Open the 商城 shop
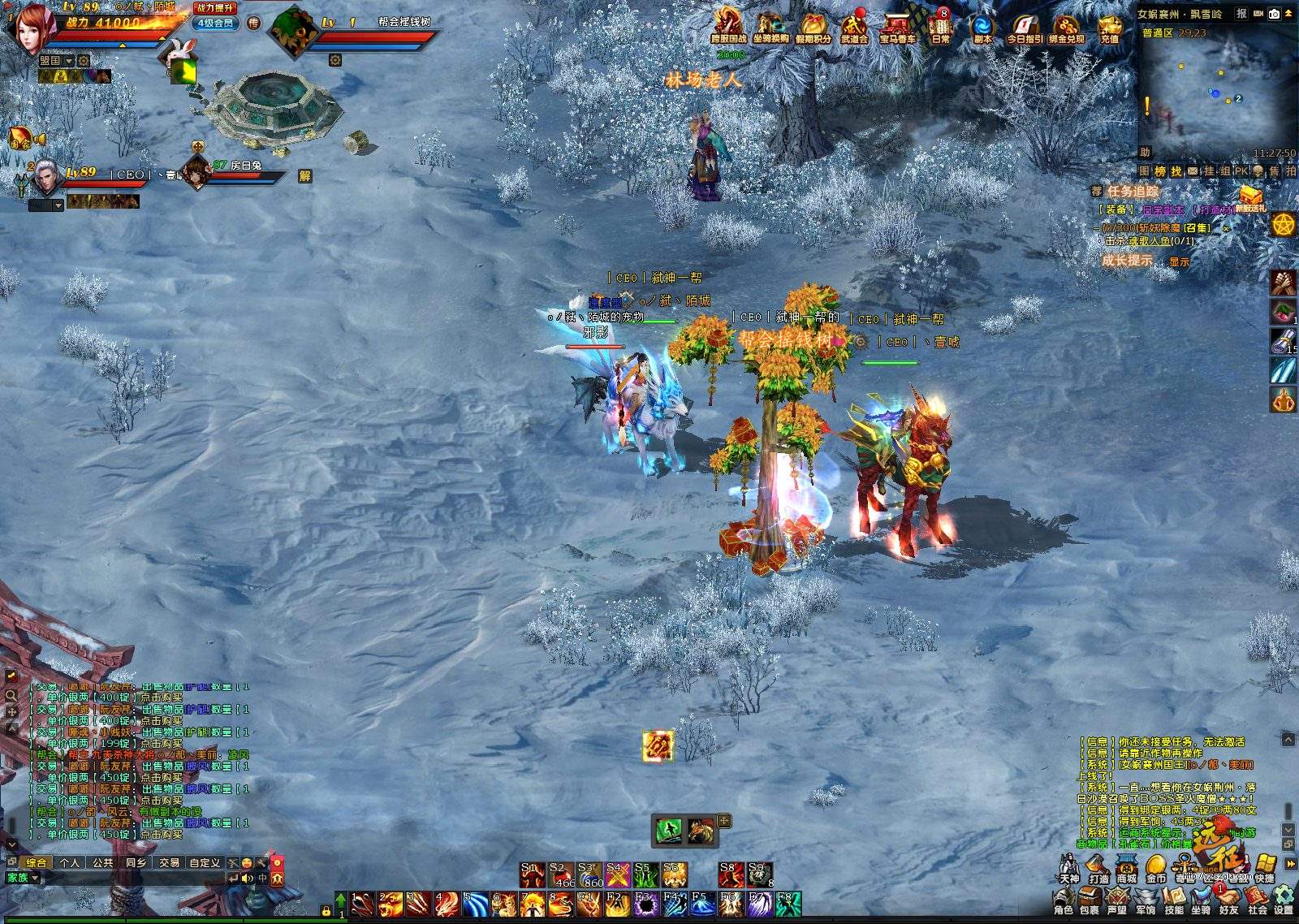 pyautogui.click(x=1127, y=868)
